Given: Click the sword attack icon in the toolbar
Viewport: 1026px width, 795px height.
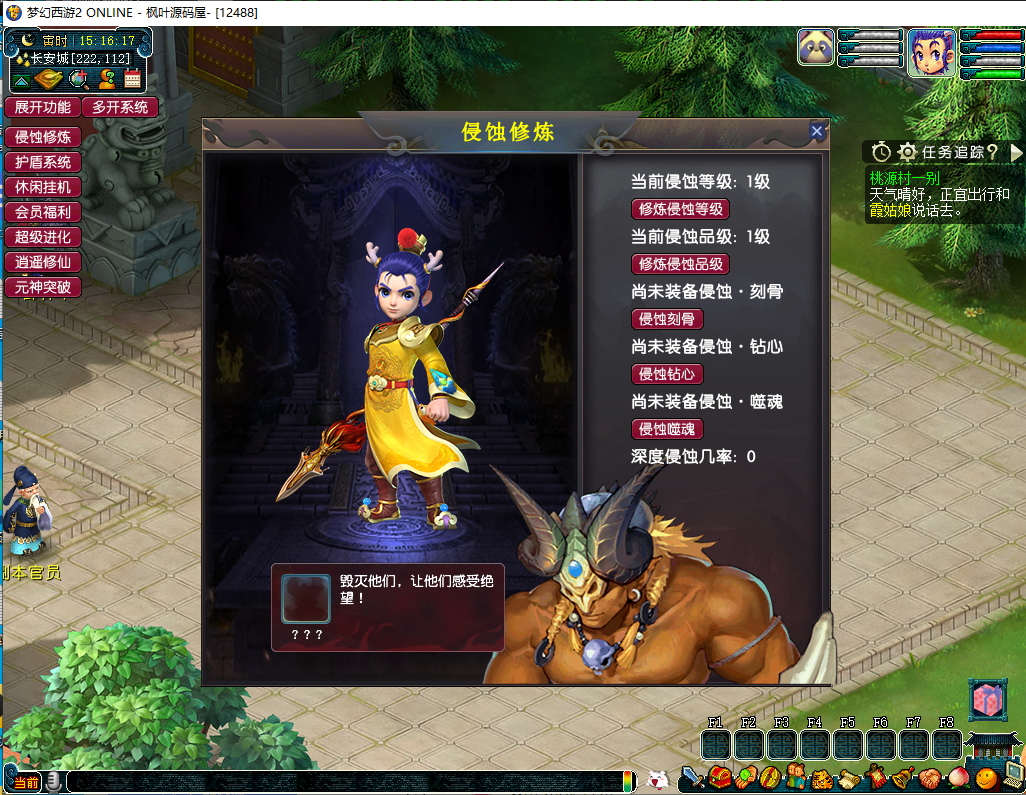Looking at the screenshot, I should tap(692, 776).
